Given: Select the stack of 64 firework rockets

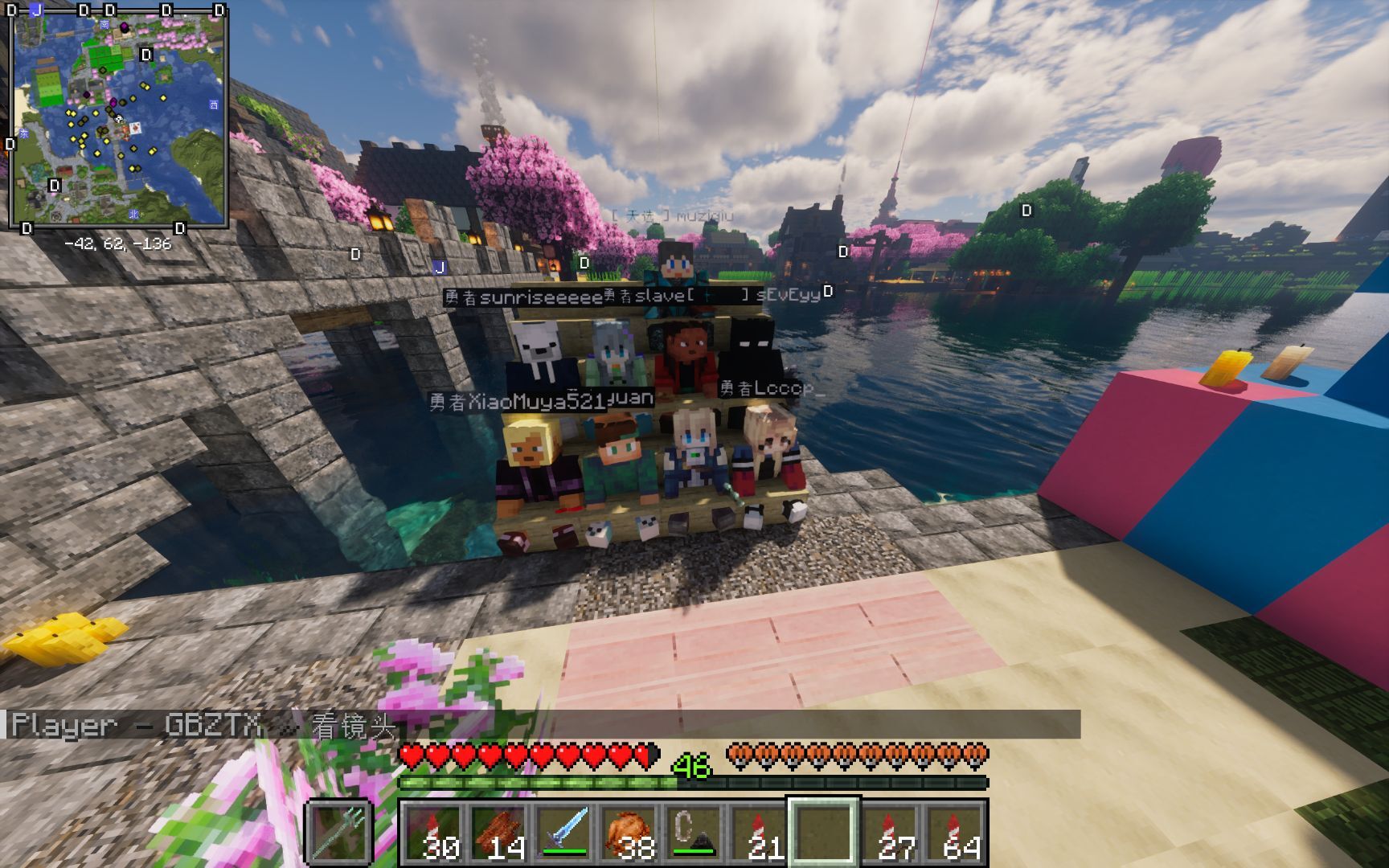Looking at the screenshot, I should pyautogui.click(x=954, y=833).
